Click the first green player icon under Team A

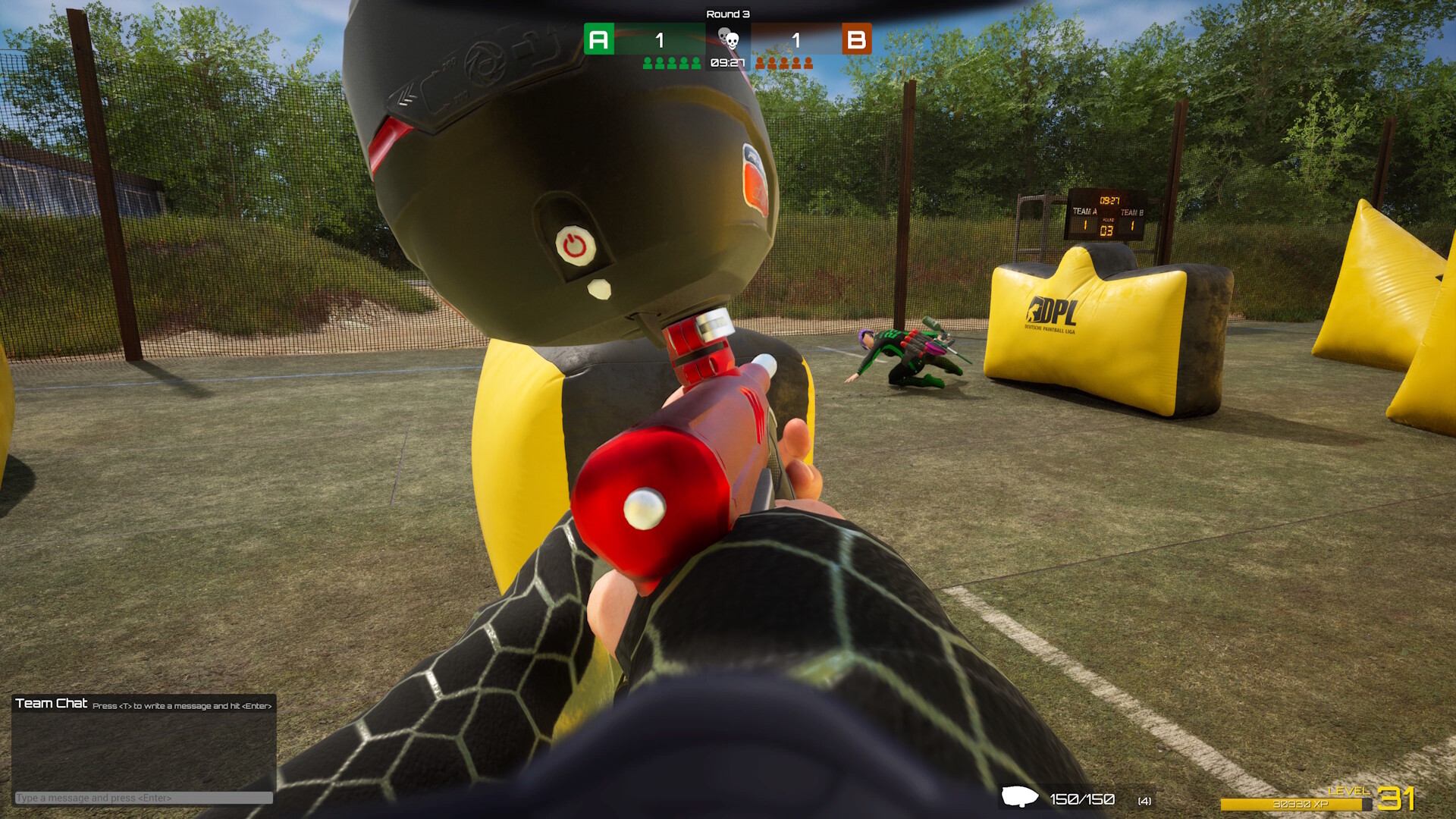pos(648,63)
